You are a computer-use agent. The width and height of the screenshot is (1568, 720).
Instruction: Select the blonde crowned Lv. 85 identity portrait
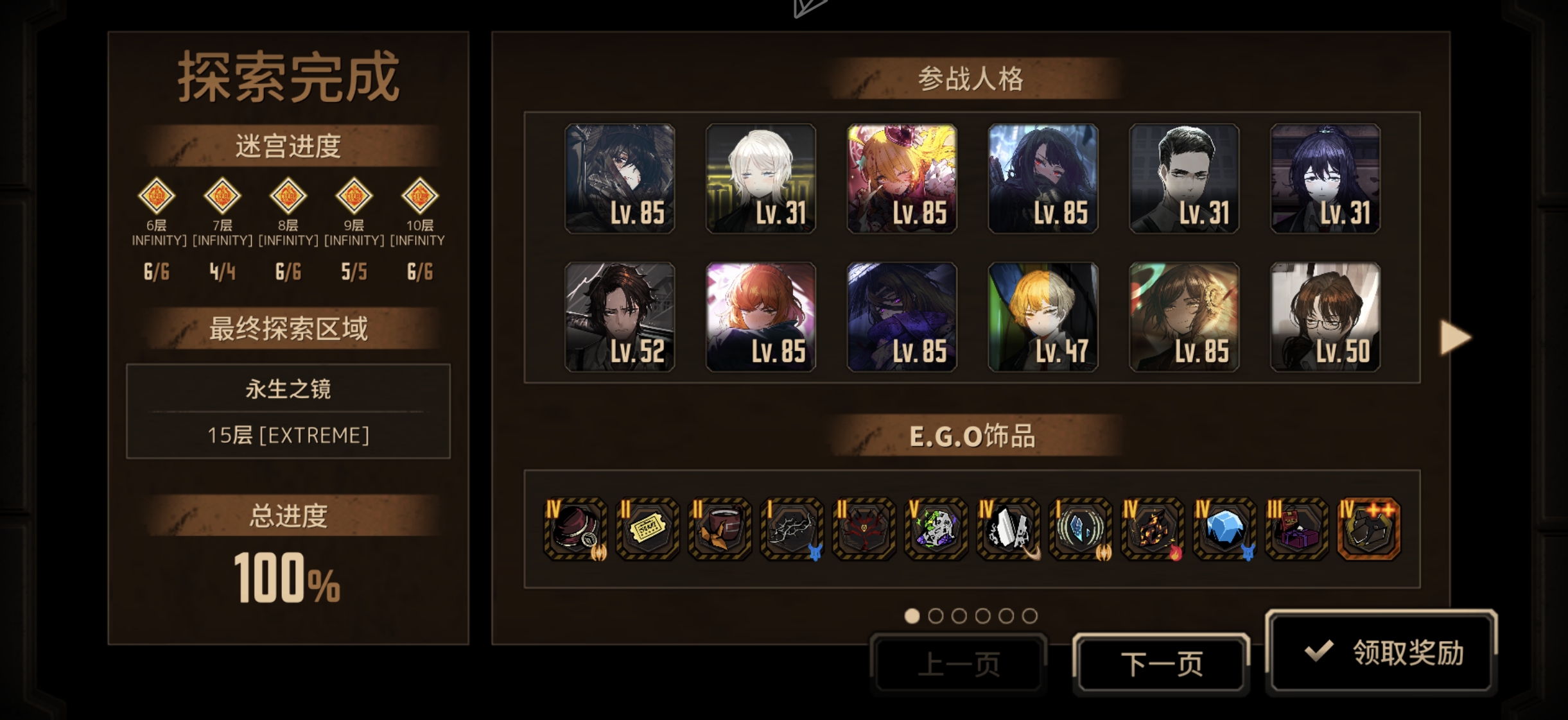[902, 178]
